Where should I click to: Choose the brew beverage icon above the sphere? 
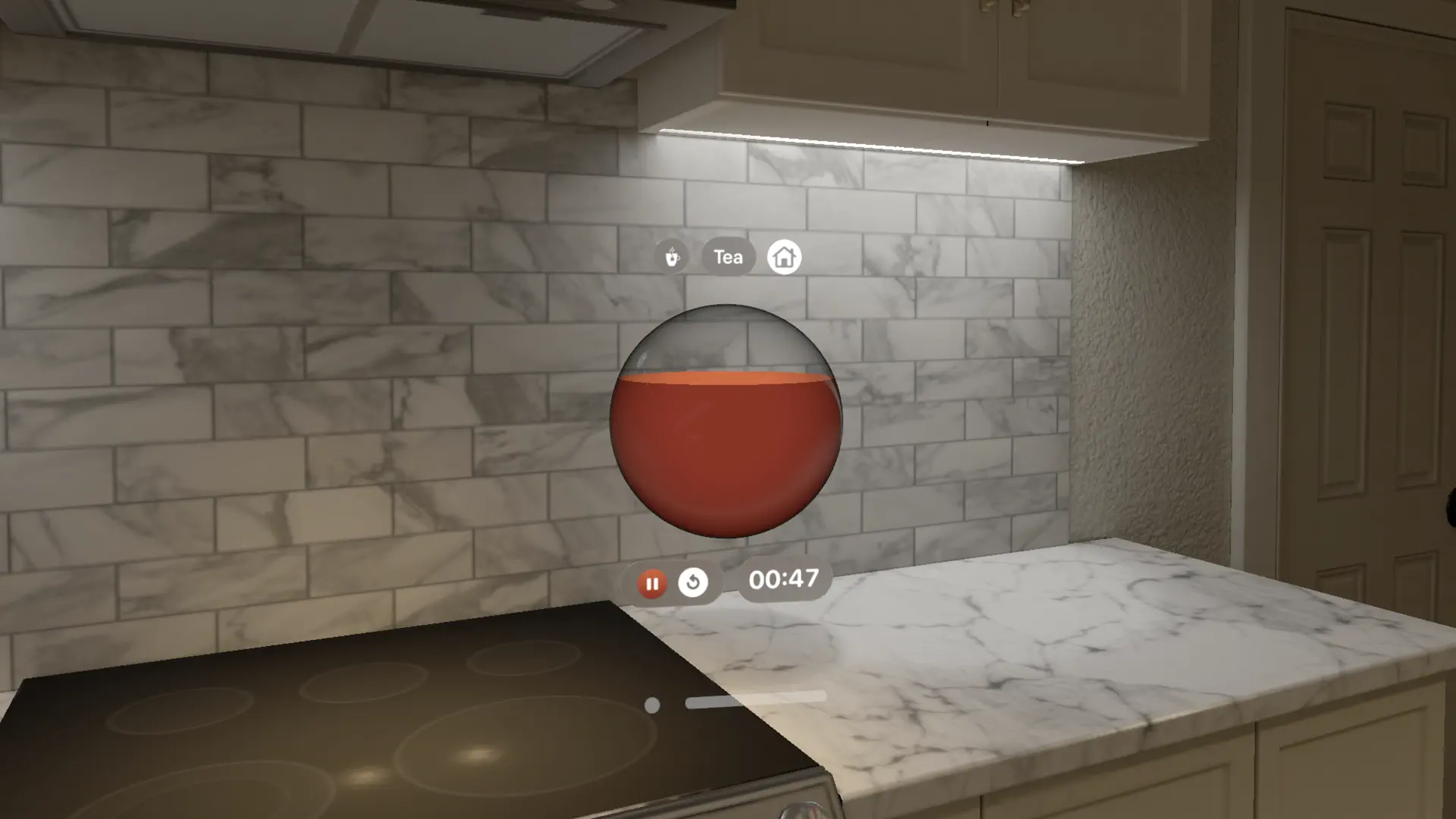[672, 256]
